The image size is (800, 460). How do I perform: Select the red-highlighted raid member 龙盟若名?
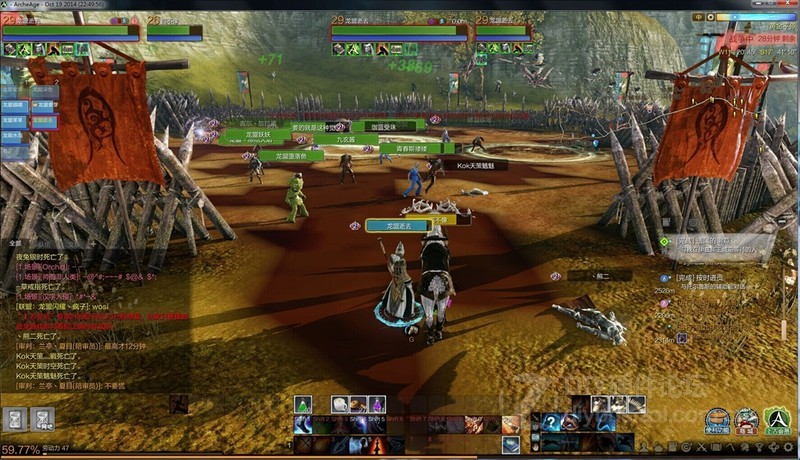[44, 121]
